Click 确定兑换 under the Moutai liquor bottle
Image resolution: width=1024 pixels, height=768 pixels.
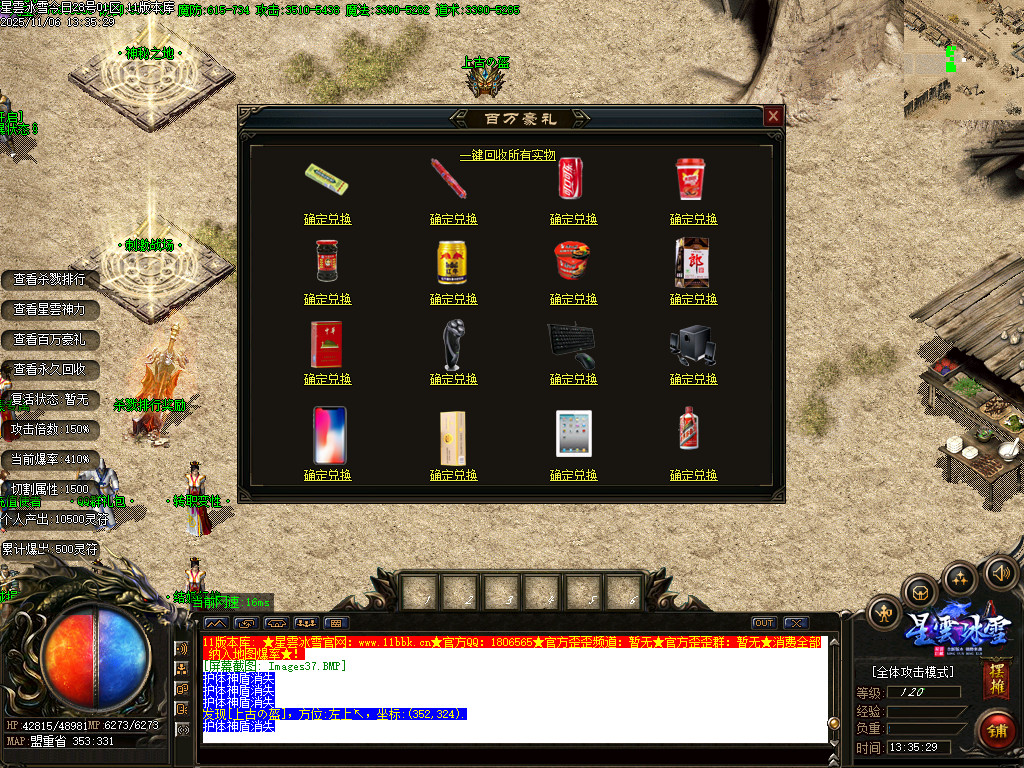point(693,475)
